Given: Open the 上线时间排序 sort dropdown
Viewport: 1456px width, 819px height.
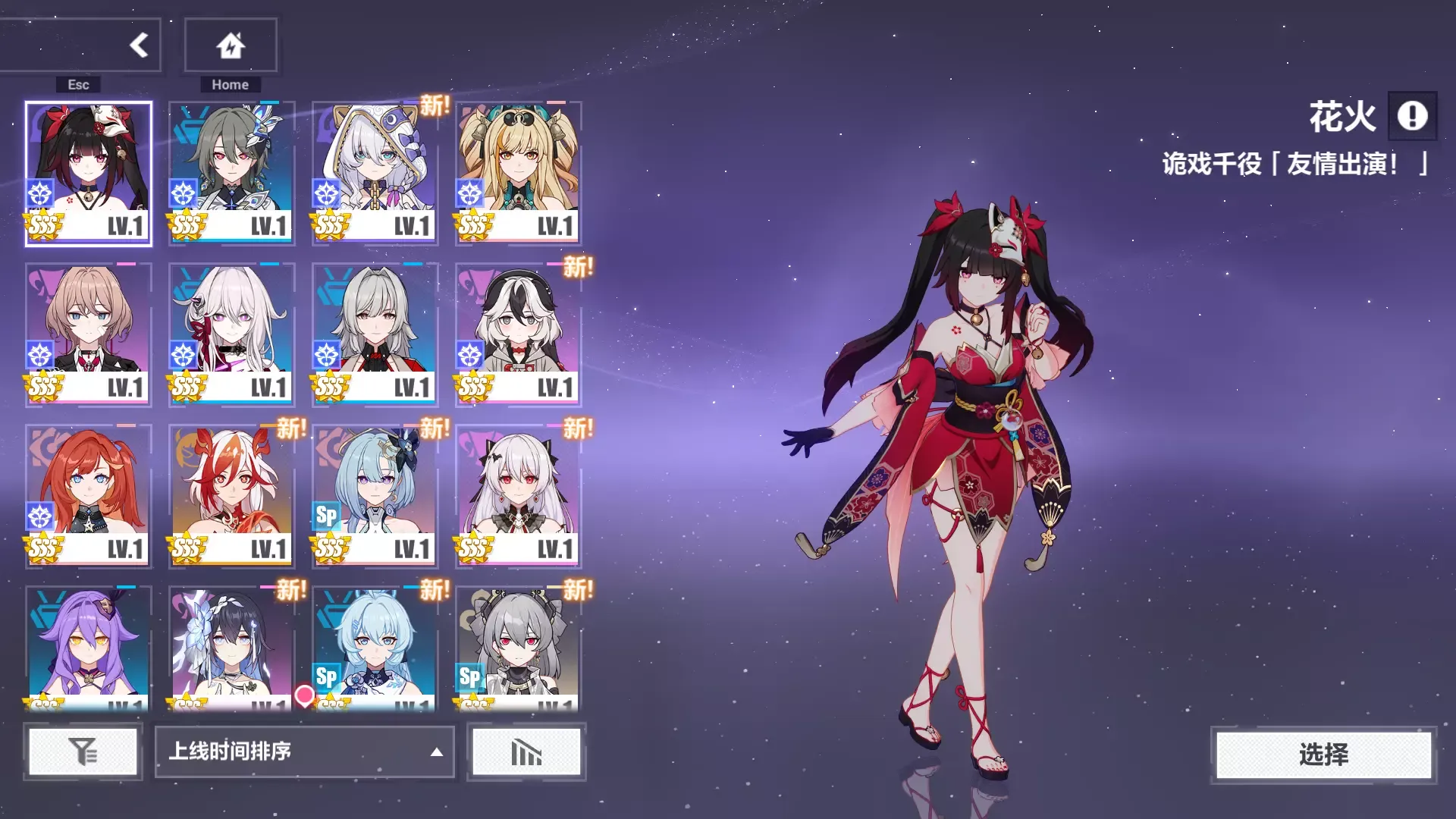Looking at the screenshot, I should coord(305,752).
